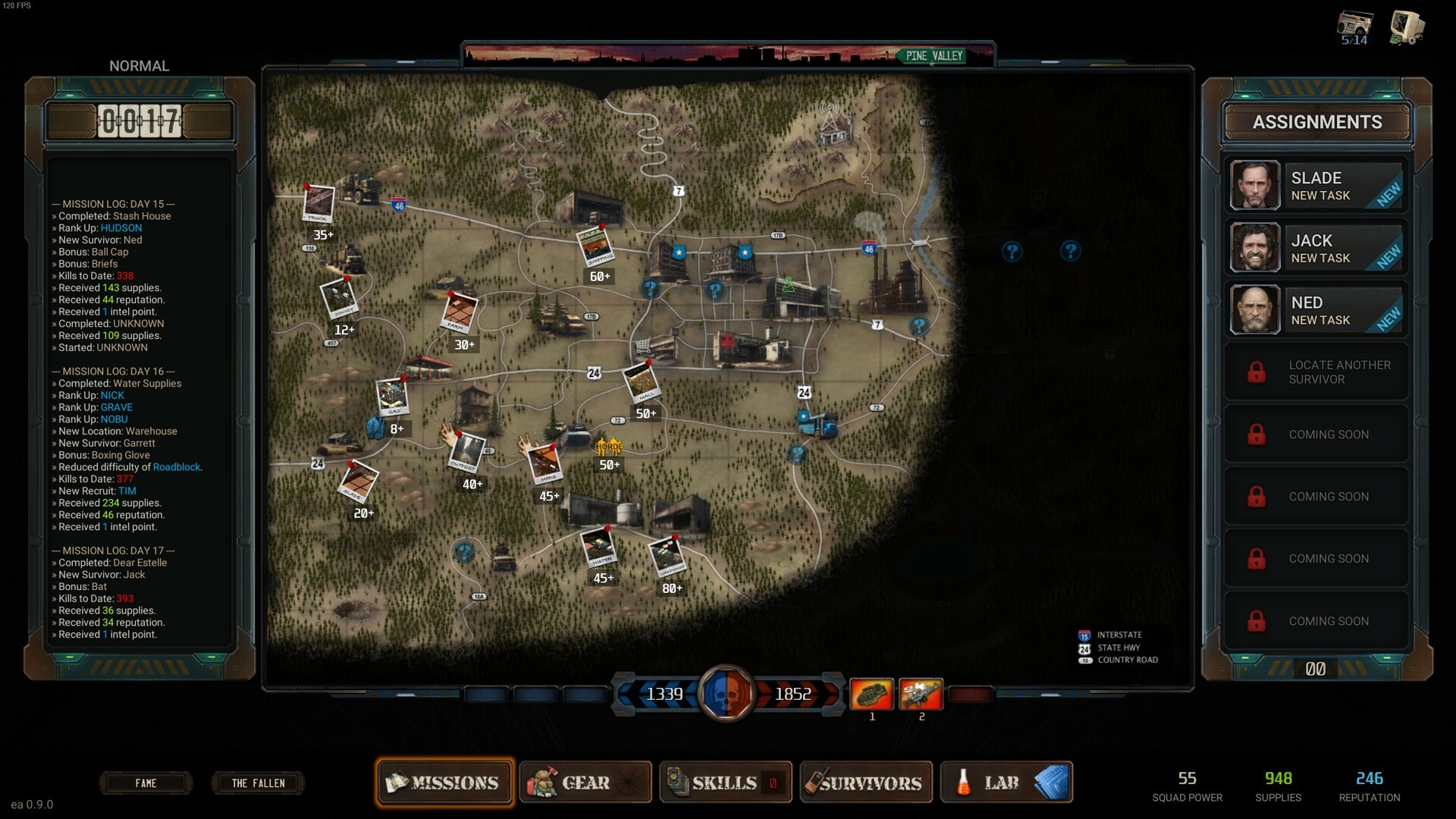Viewport: 1456px width, 819px height.
Task: Open the Farm mission marker (30+)
Action: tap(460, 313)
